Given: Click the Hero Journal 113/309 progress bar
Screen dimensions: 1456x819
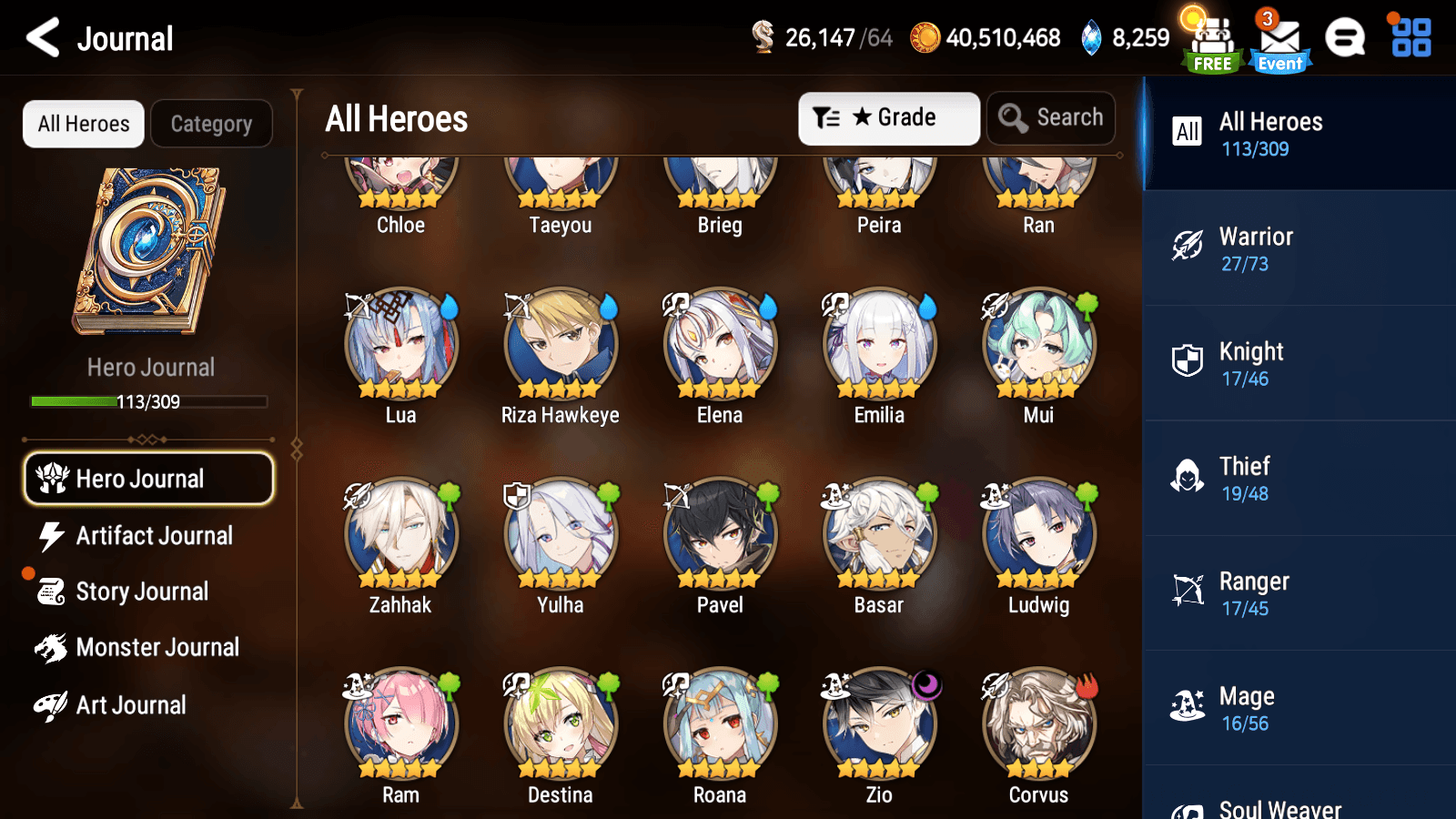Looking at the screenshot, I should [149, 400].
